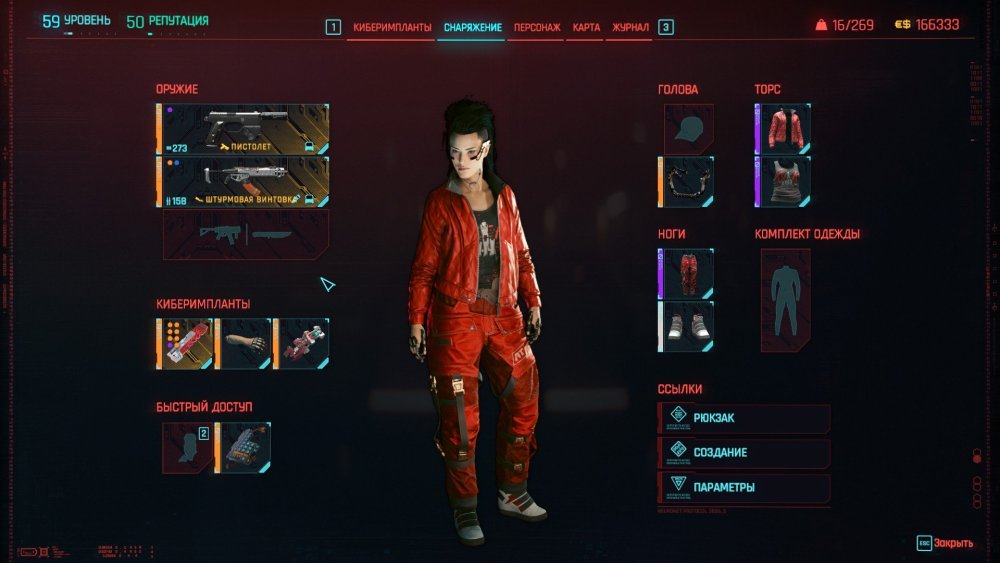Switch to the Персонаж tab
This screenshot has height=563, width=1000.
click(x=536, y=27)
